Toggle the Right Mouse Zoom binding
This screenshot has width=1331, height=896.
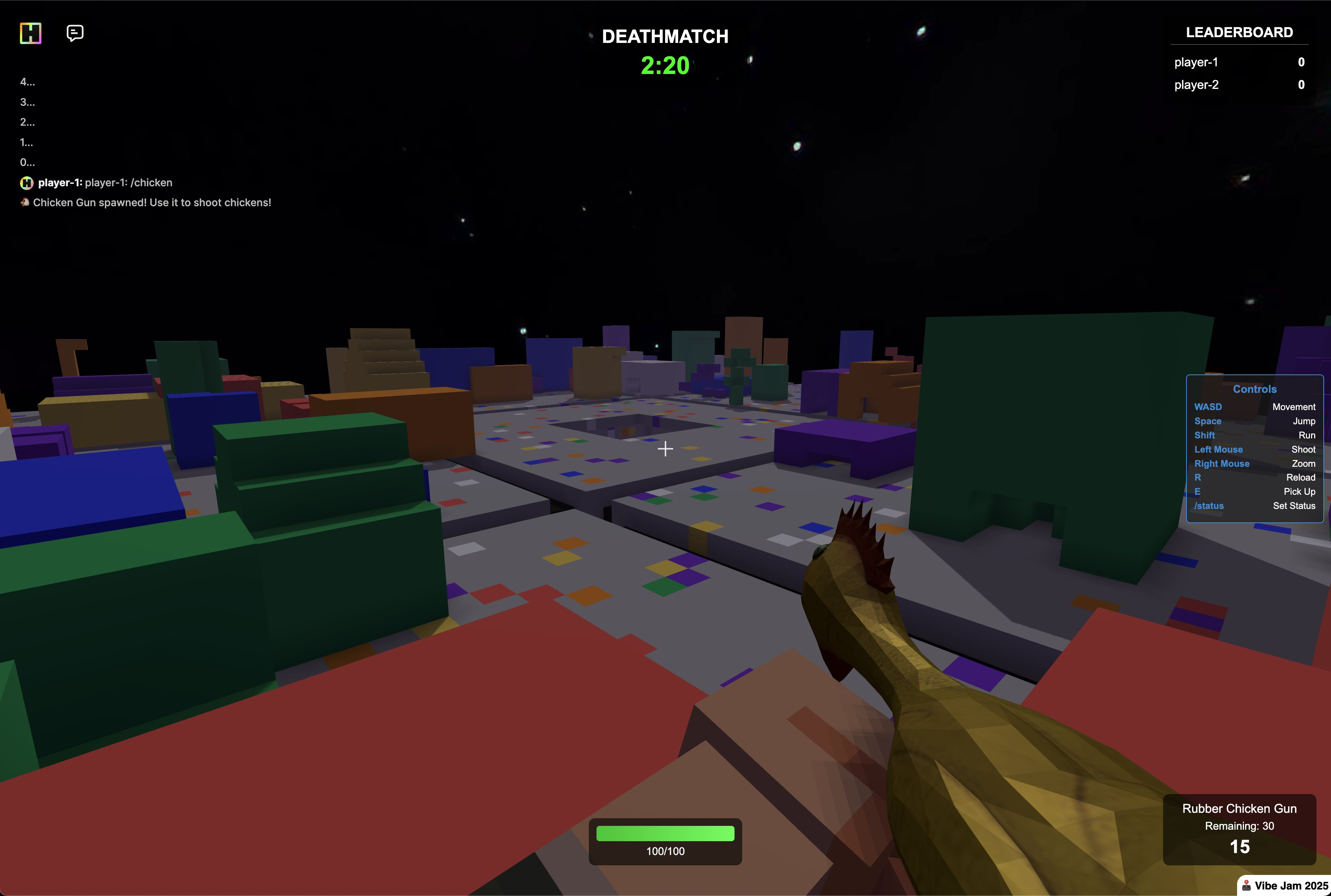[x=1255, y=463]
